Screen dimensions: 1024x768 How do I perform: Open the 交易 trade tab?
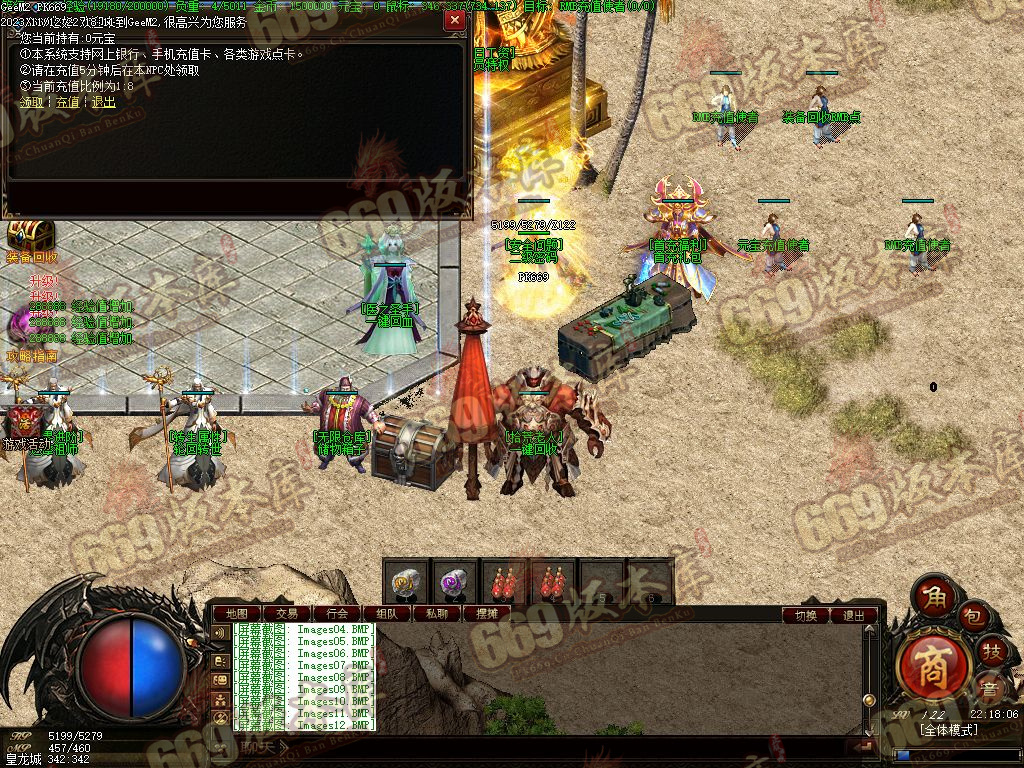pos(287,614)
